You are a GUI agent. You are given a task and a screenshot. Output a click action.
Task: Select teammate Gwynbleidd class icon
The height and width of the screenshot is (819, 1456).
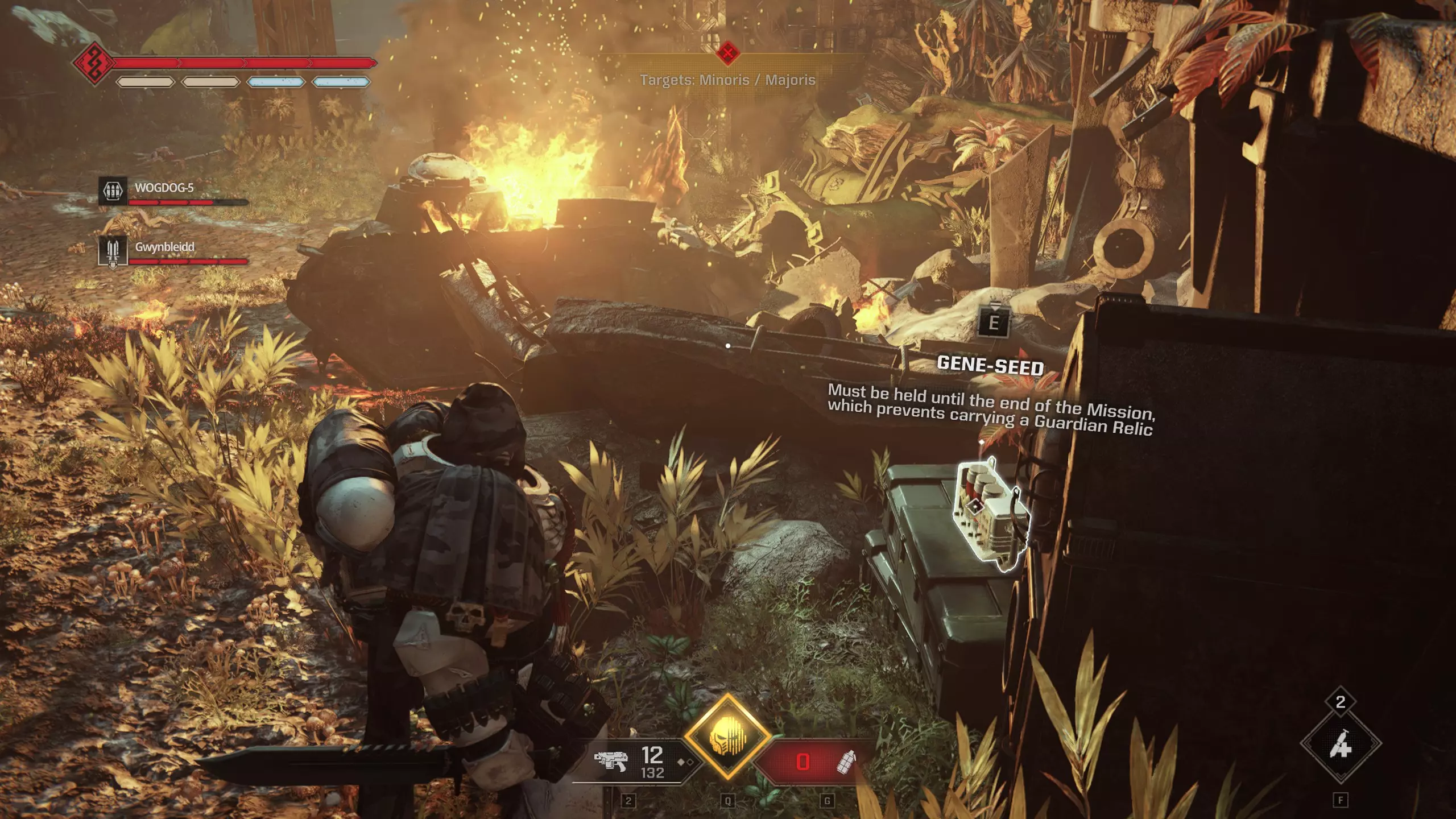tap(113, 250)
